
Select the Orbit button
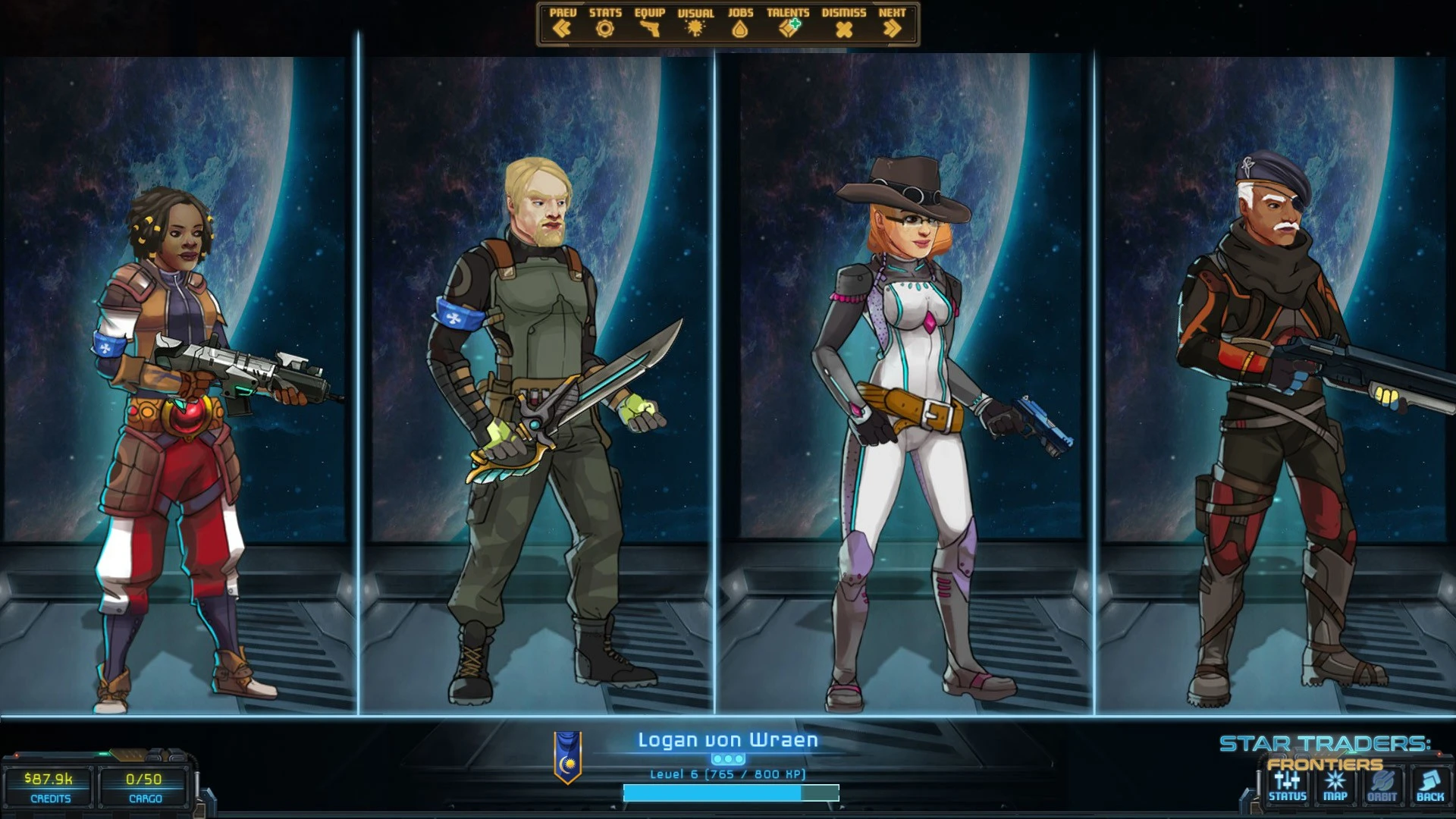point(1382,786)
